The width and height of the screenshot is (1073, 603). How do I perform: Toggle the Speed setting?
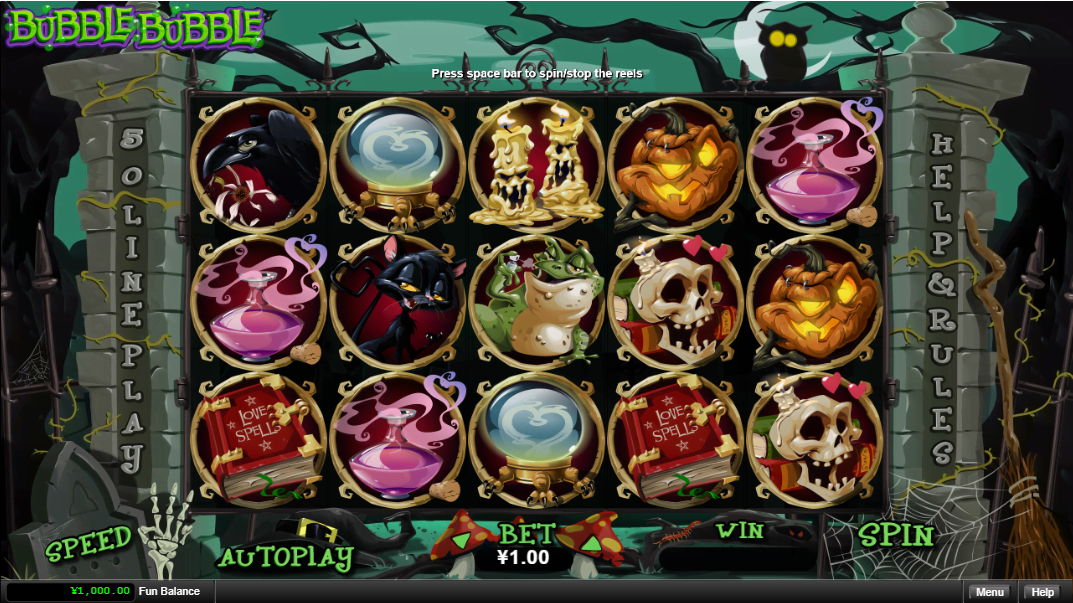[88, 544]
